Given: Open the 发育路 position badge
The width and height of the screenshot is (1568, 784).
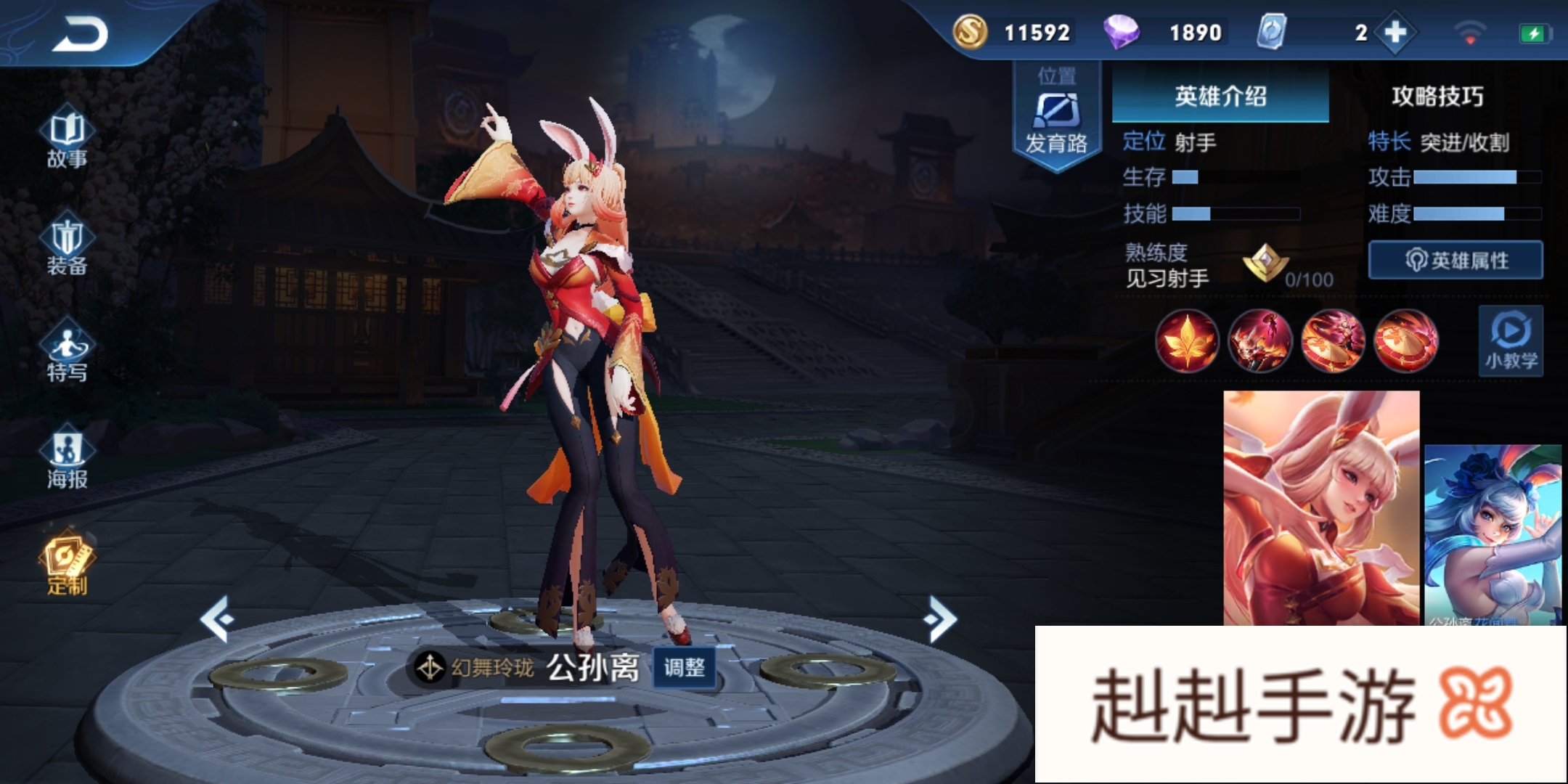Looking at the screenshot, I should click(x=1057, y=116).
